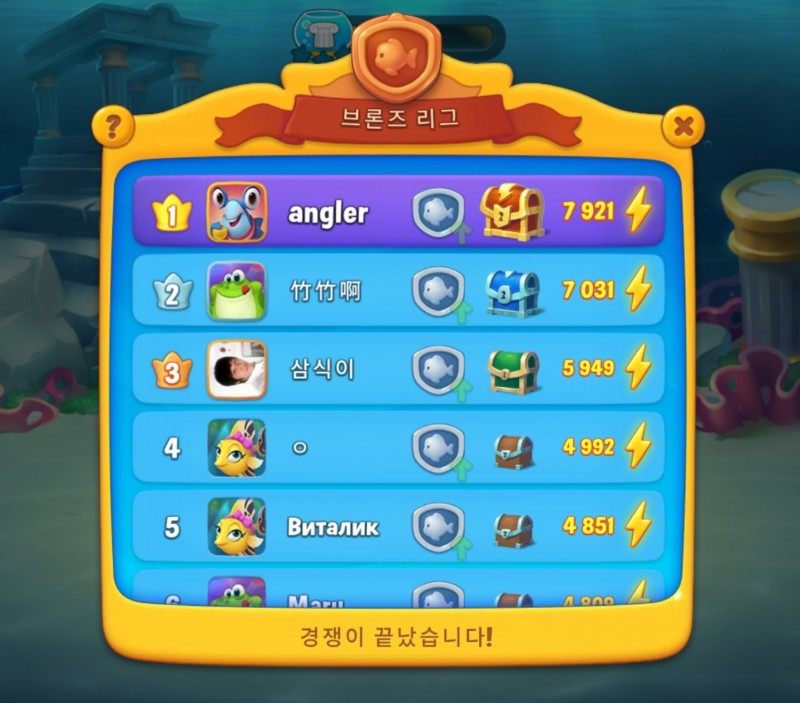Tap the blue second place chest

512,291
